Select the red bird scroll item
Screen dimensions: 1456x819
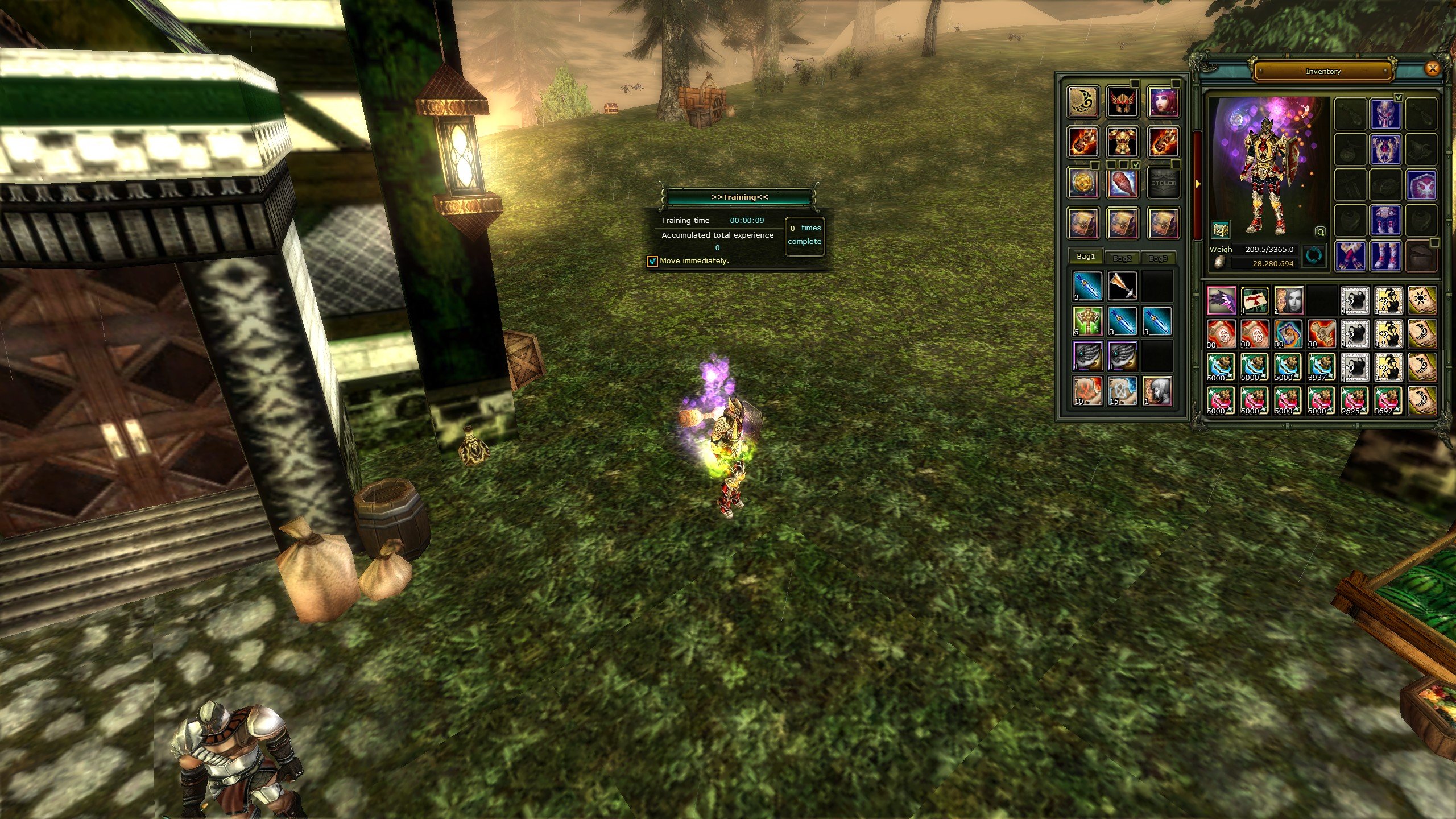coord(1255,300)
